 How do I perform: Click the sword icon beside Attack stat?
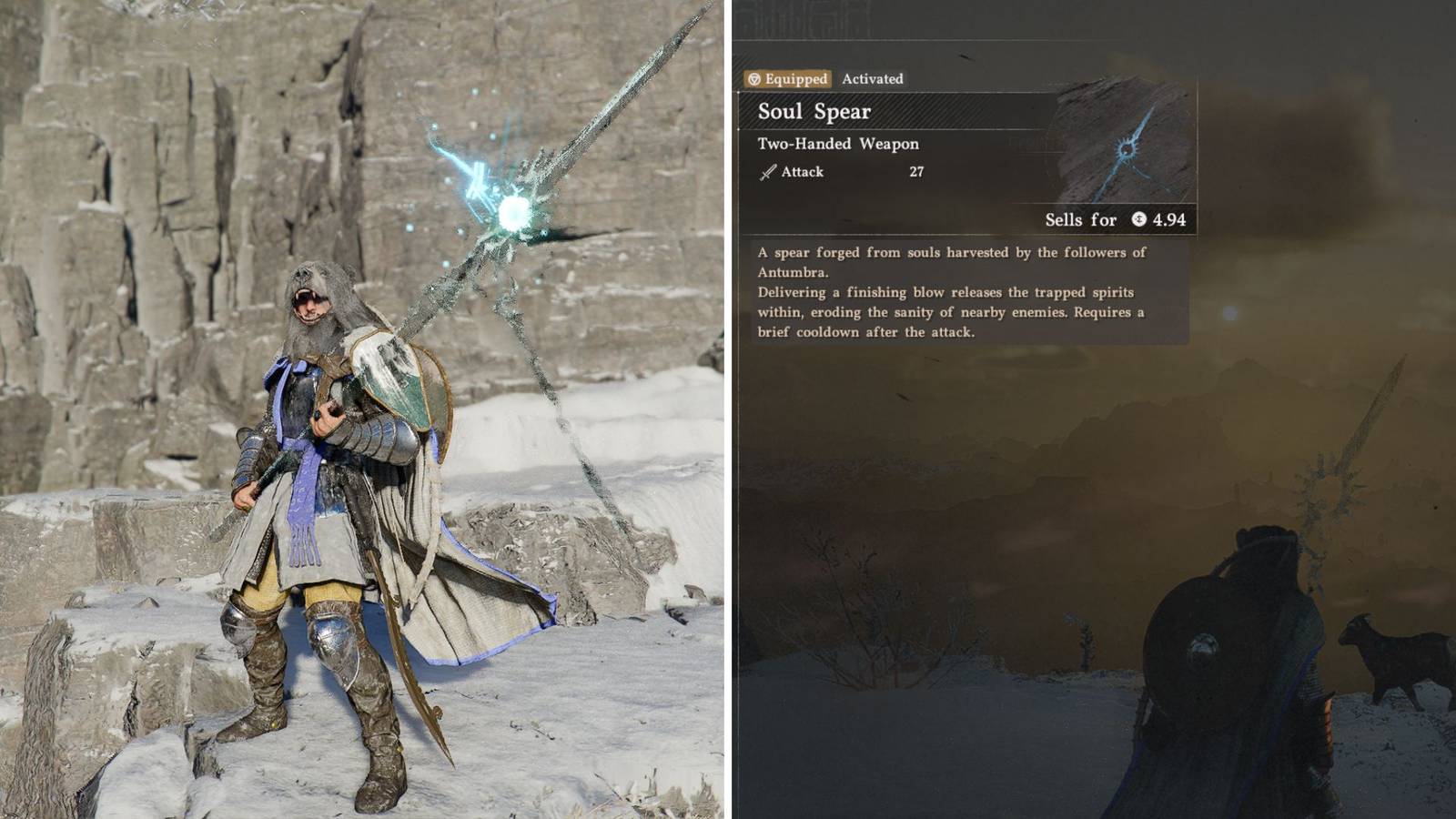(x=767, y=171)
